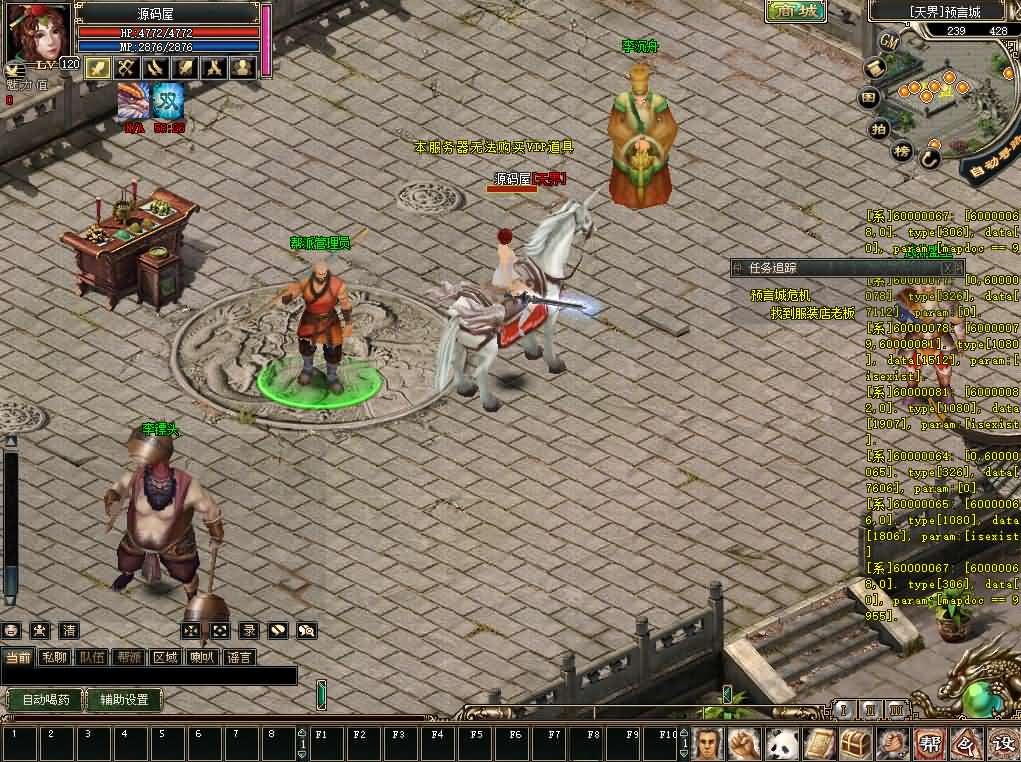Switch to the 私聊 private chat tab
This screenshot has height=762, width=1021.
[54, 658]
